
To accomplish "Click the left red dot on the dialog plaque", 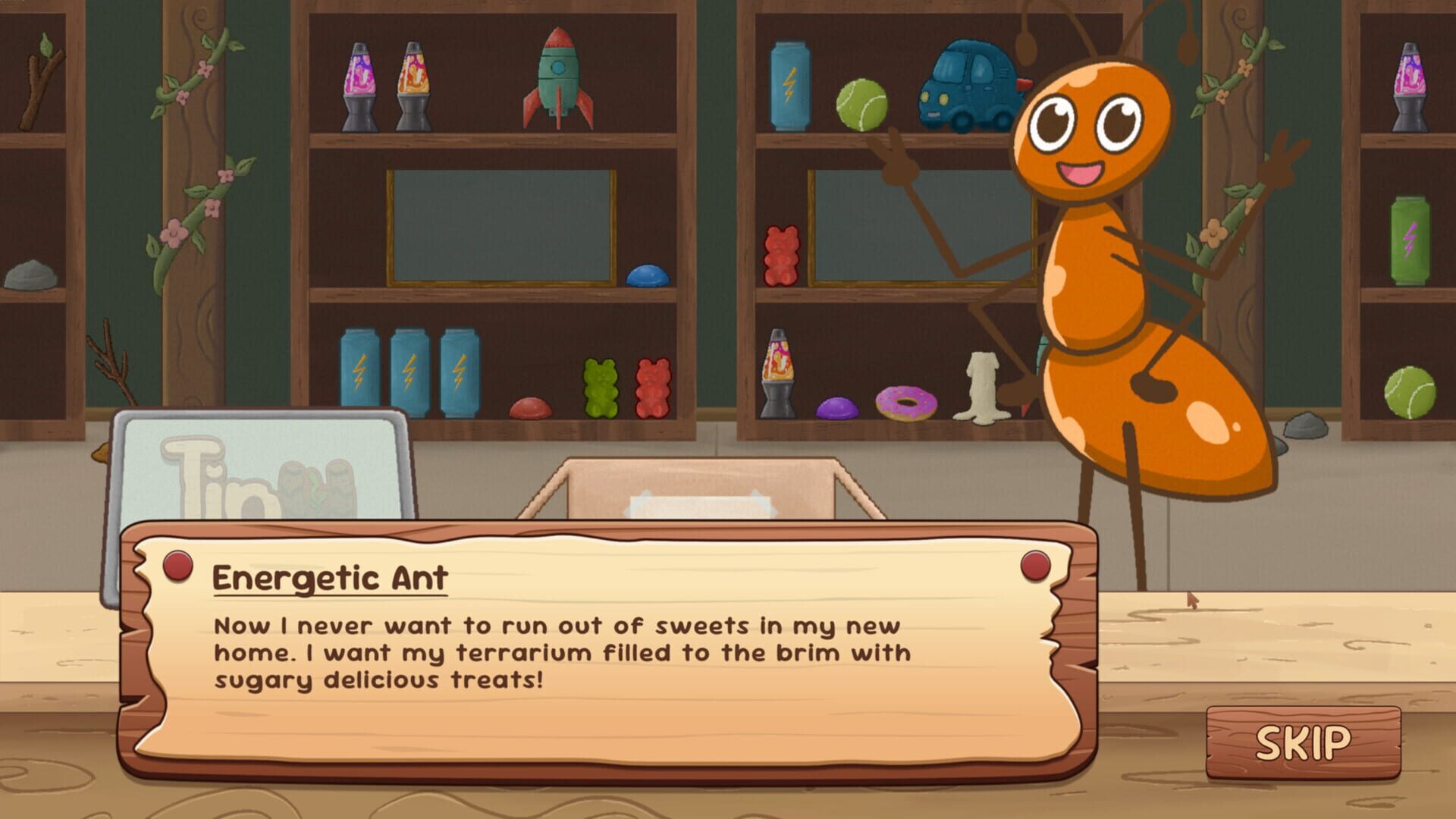I will (177, 565).
